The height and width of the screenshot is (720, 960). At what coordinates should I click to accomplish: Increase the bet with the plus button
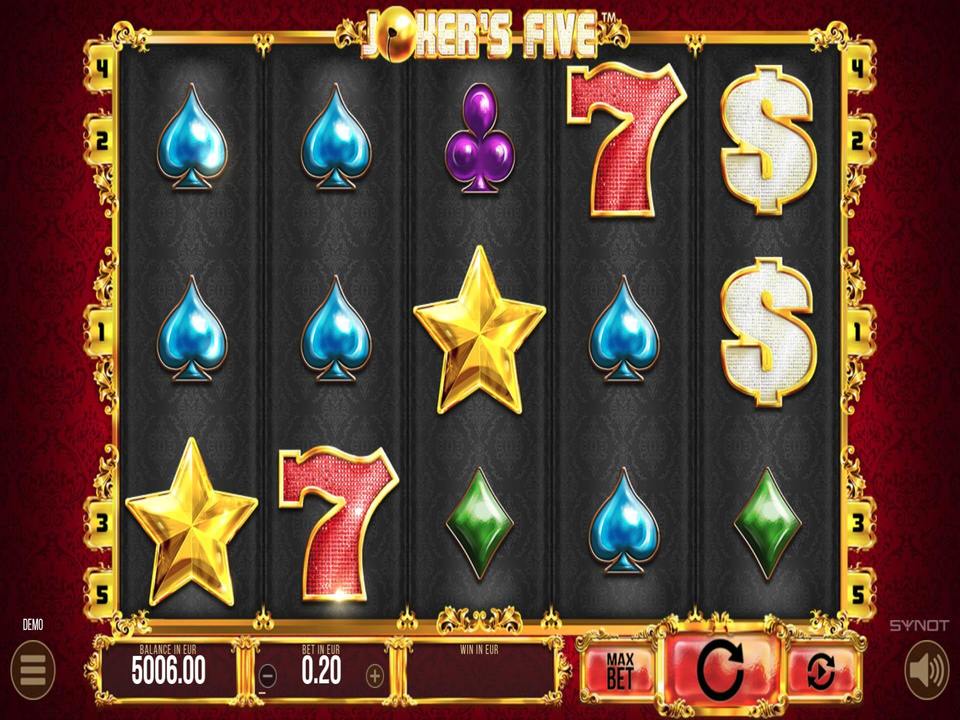click(374, 675)
